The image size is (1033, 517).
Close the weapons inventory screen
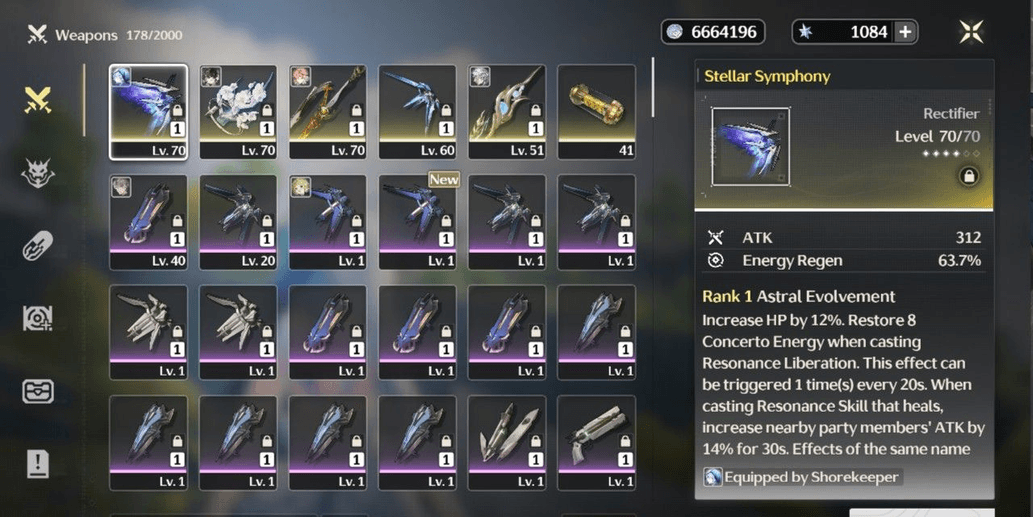pos(970,32)
